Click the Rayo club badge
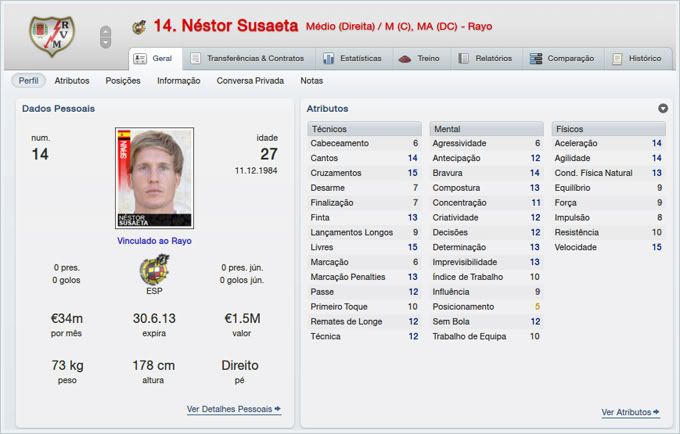 (47, 34)
